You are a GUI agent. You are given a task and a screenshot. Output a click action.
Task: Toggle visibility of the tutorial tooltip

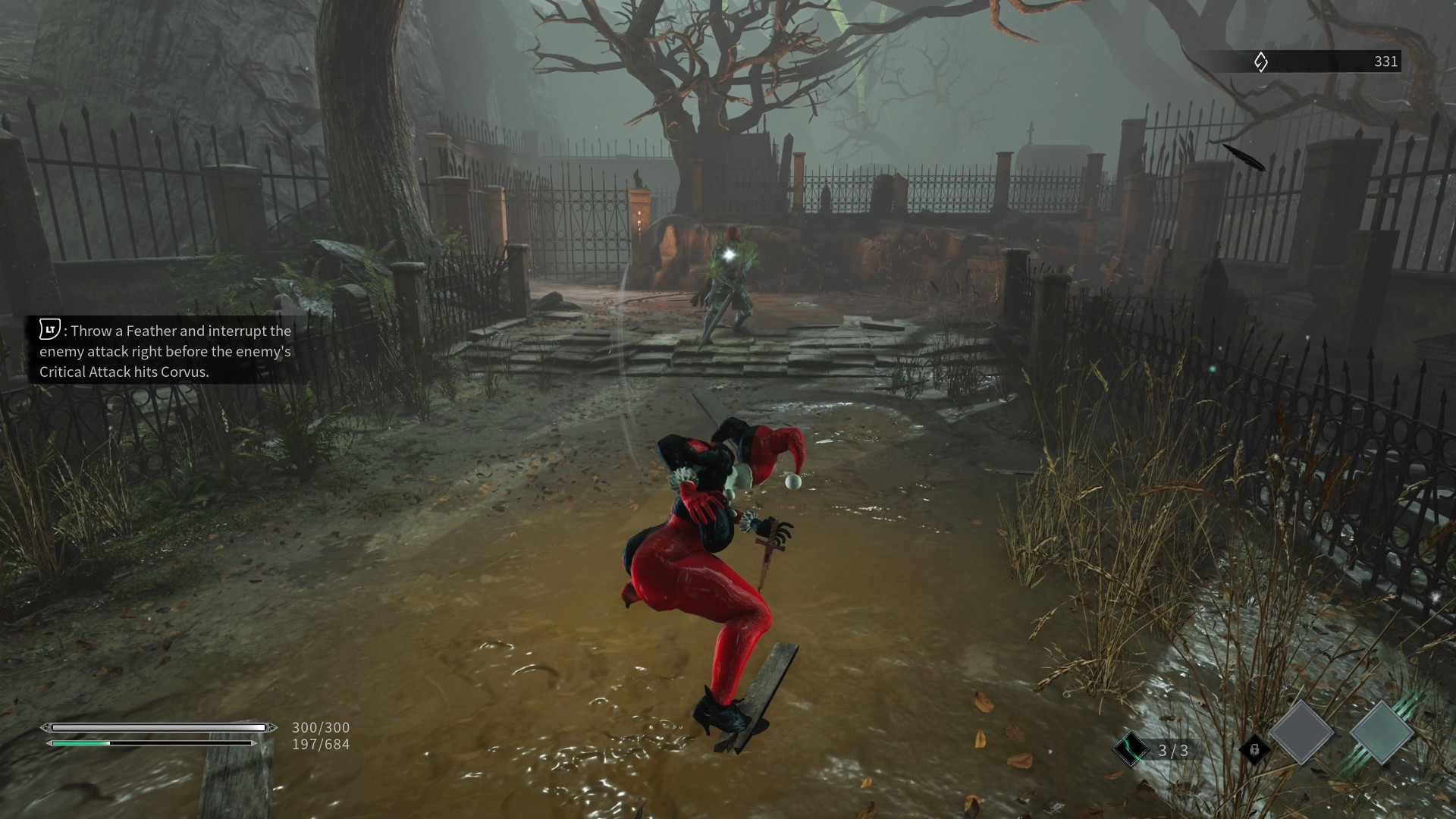pyautogui.click(x=165, y=351)
